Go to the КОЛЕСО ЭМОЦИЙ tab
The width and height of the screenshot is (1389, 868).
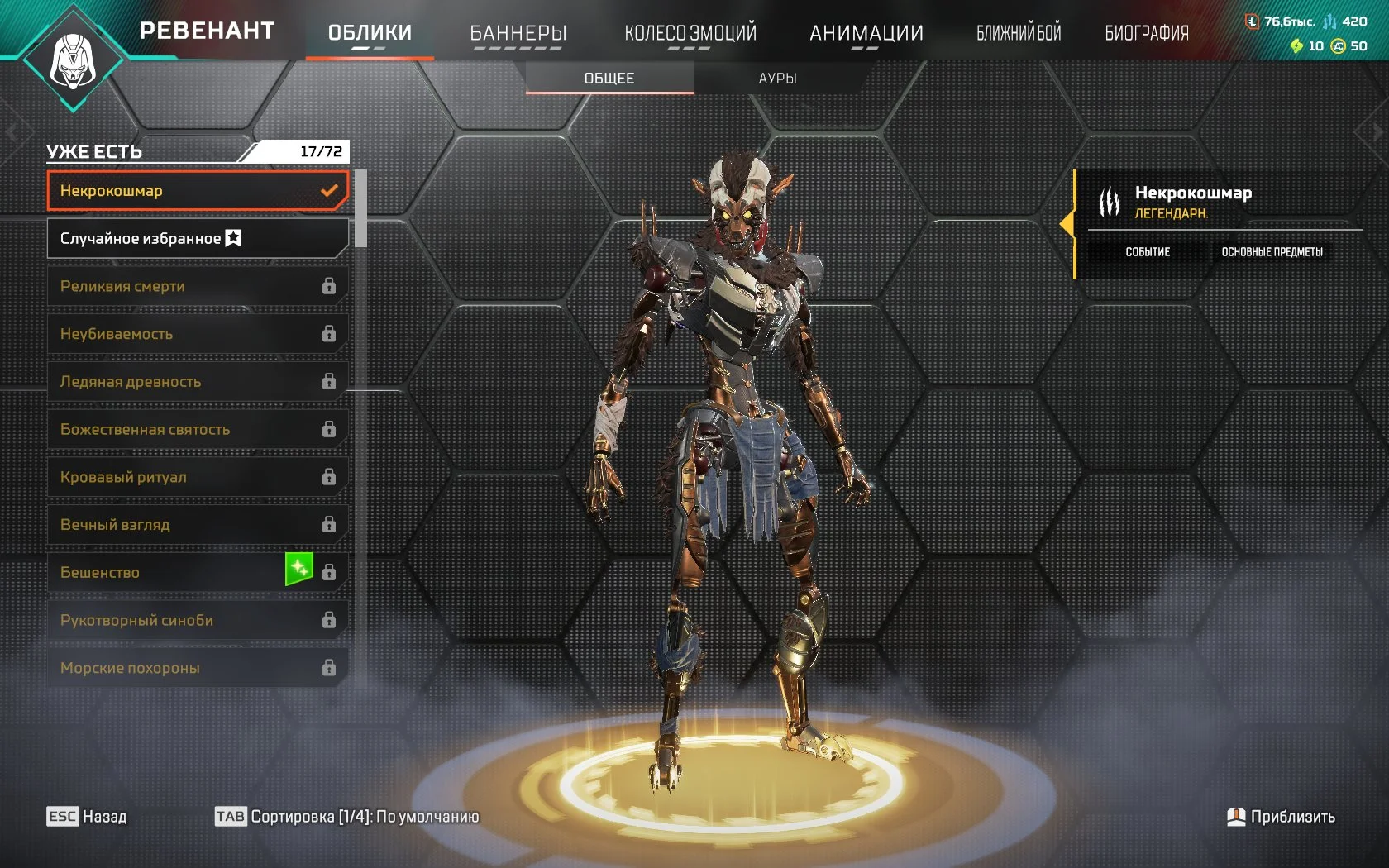[x=690, y=33]
